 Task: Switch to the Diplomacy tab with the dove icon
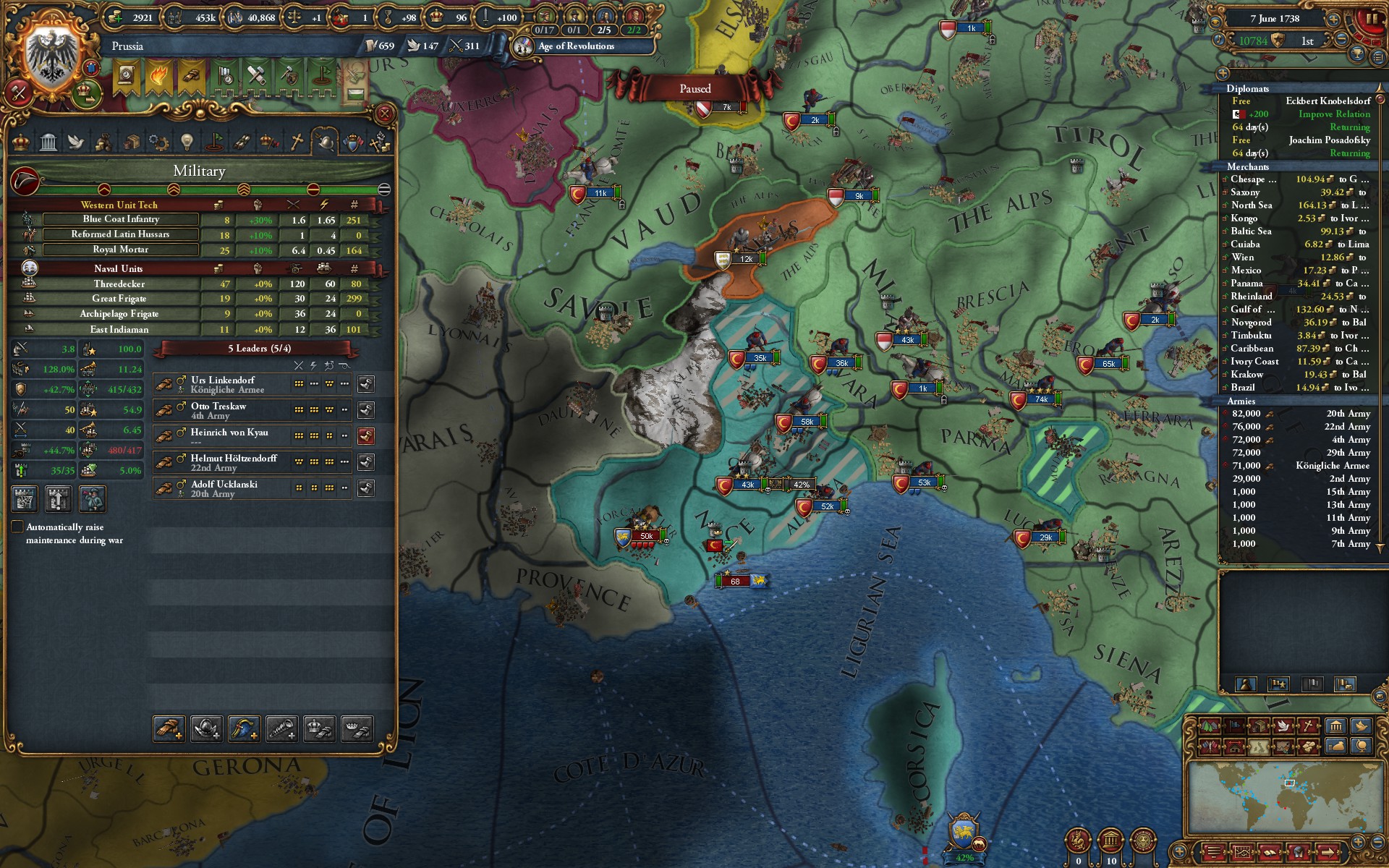(x=75, y=142)
